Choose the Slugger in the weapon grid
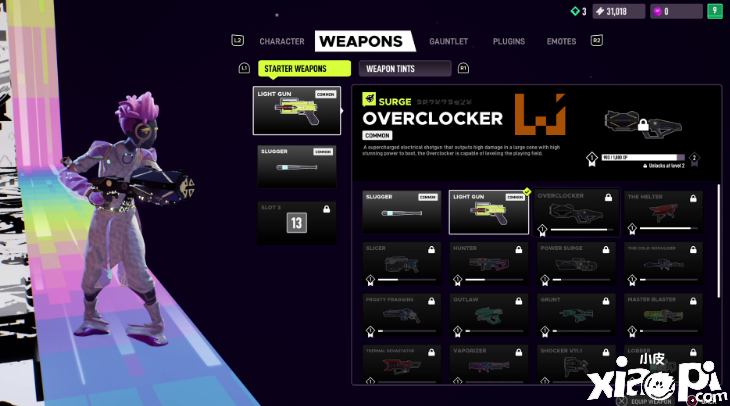This screenshot has height=406, width=730. pyautogui.click(x=401, y=212)
